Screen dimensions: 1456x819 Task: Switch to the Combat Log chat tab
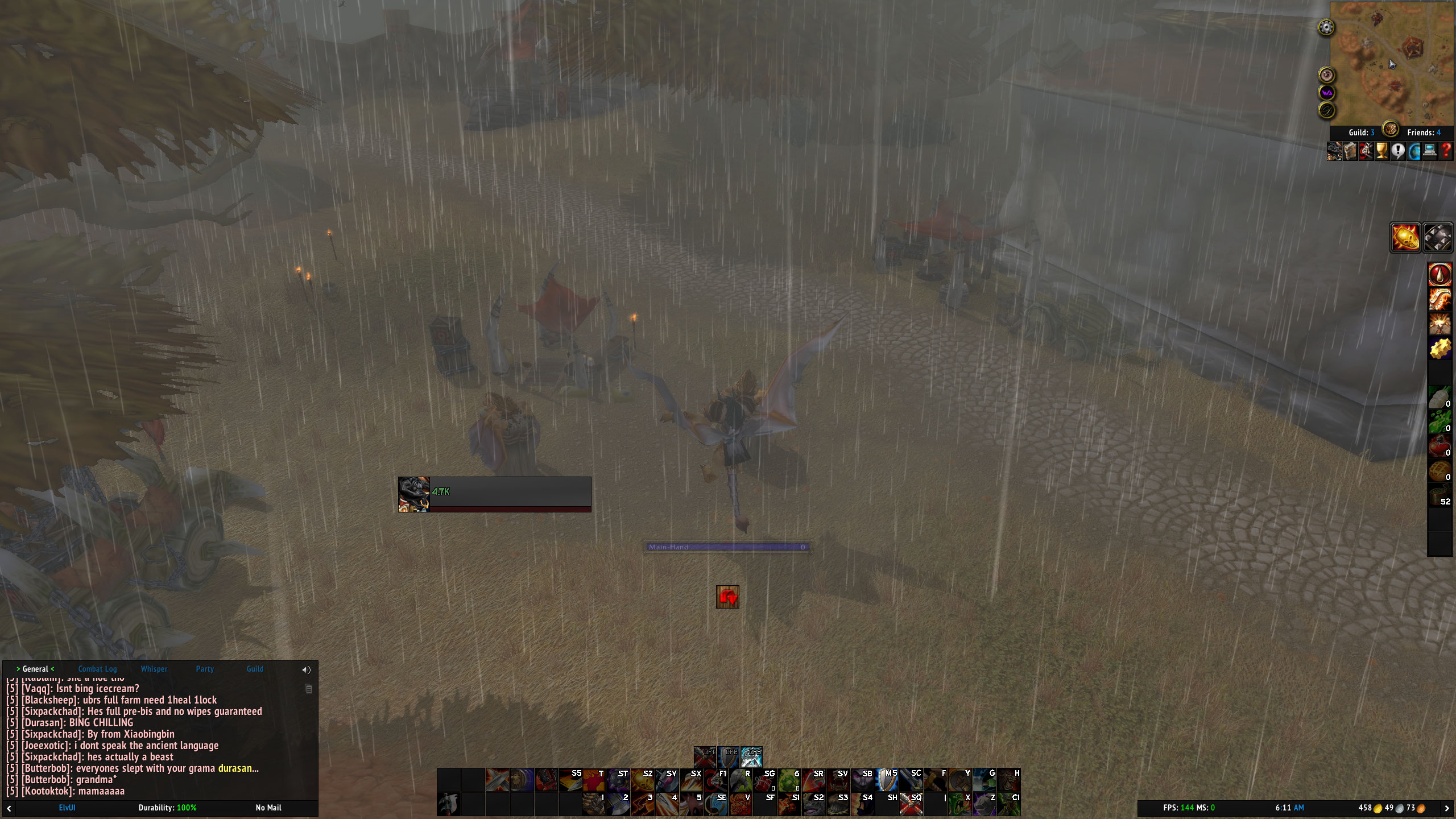pos(98,669)
